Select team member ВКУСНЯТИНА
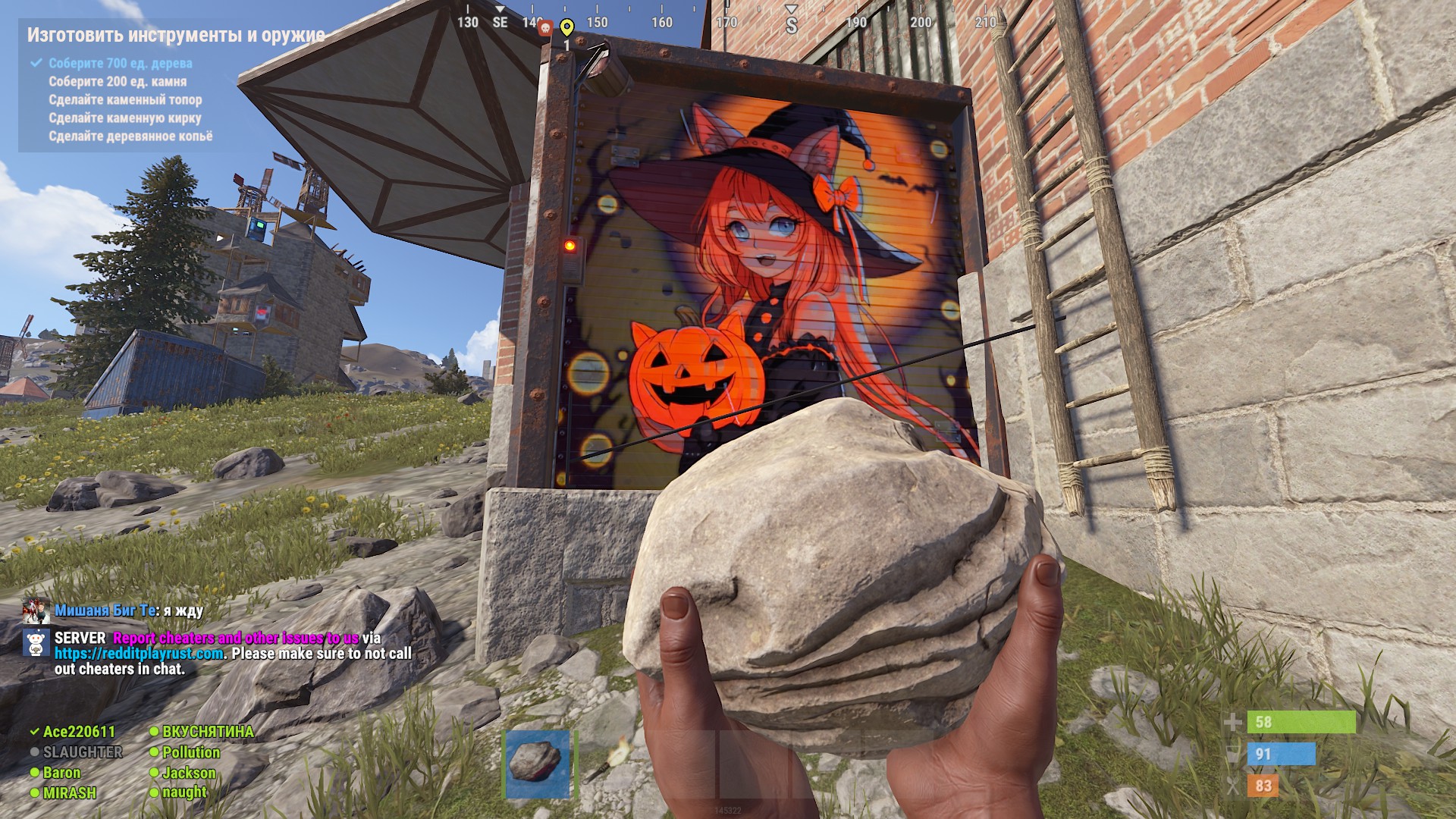Screen dimensions: 1456x819 207,732
